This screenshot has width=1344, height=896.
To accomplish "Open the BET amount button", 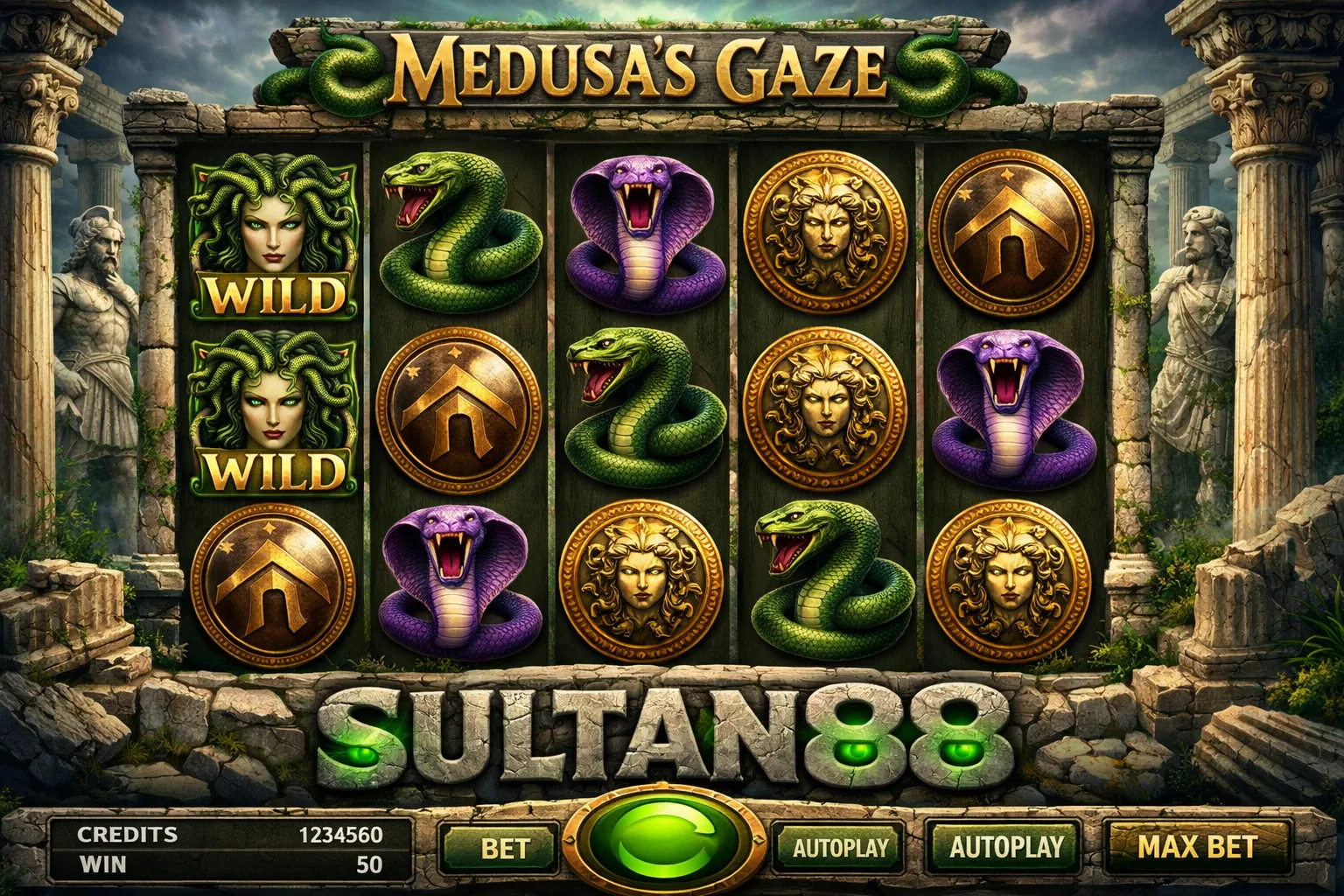I will click(504, 848).
